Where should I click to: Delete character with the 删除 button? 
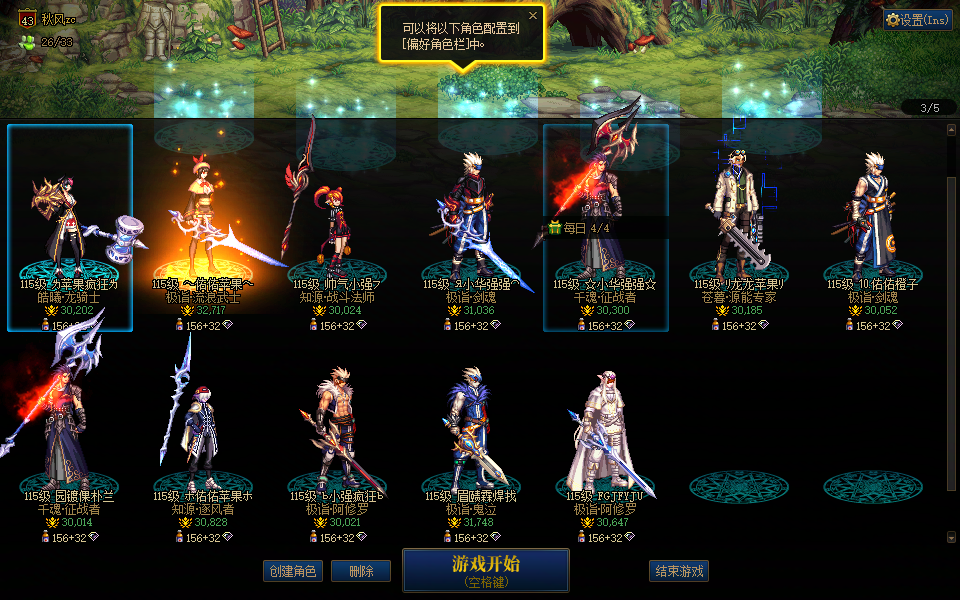pyautogui.click(x=361, y=571)
